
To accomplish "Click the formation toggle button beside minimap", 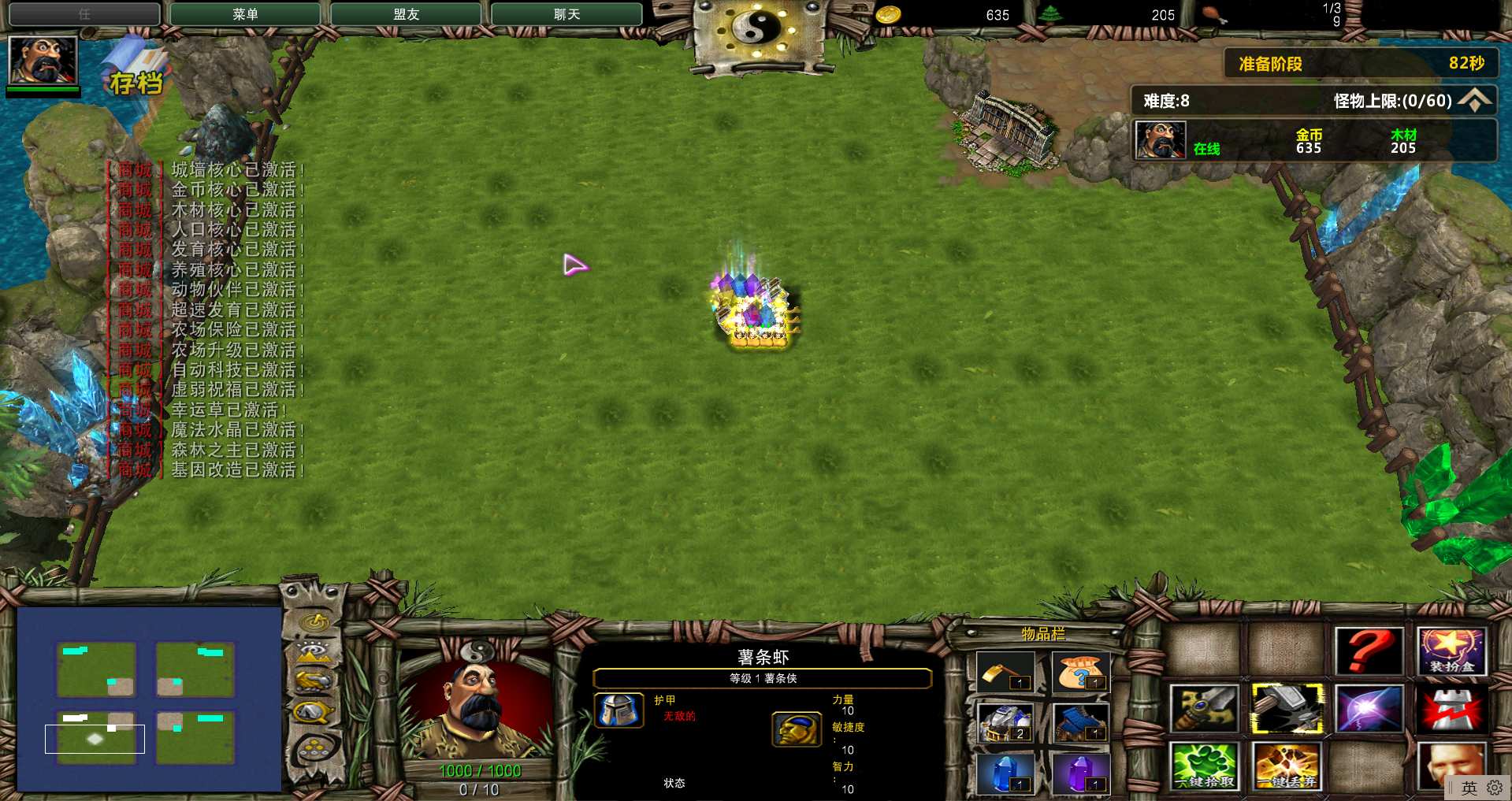I will coord(314,748).
